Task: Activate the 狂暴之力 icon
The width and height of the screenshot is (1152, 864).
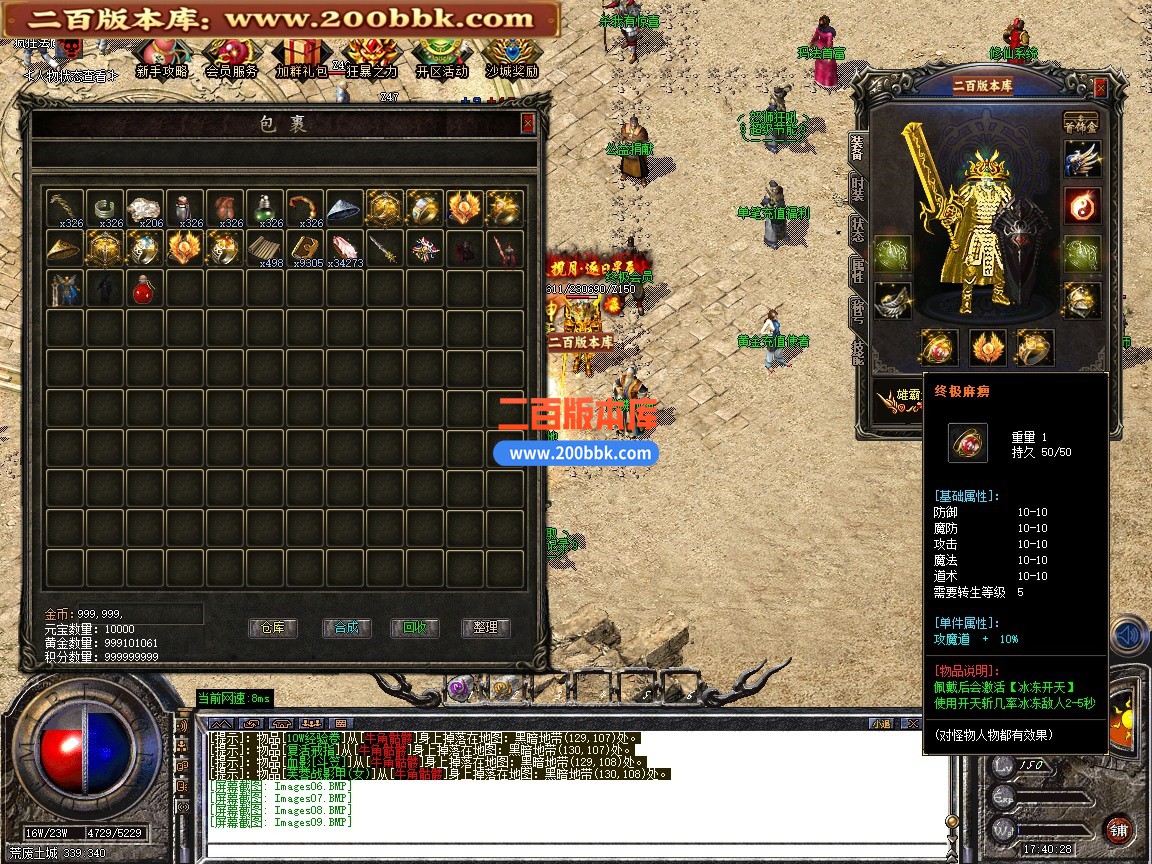Action: (371, 58)
